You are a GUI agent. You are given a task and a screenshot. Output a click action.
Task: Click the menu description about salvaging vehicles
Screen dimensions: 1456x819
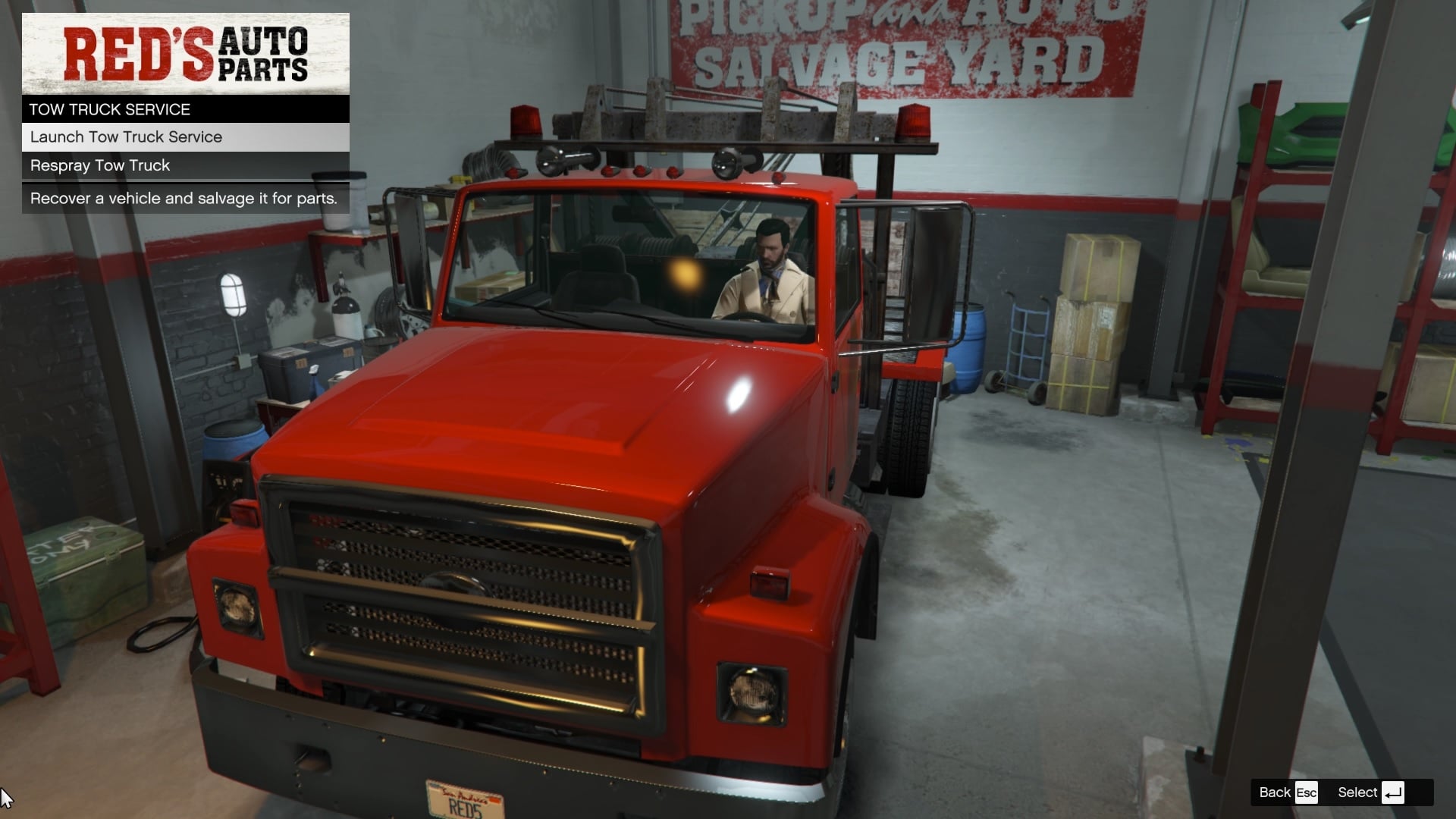[184, 198]
